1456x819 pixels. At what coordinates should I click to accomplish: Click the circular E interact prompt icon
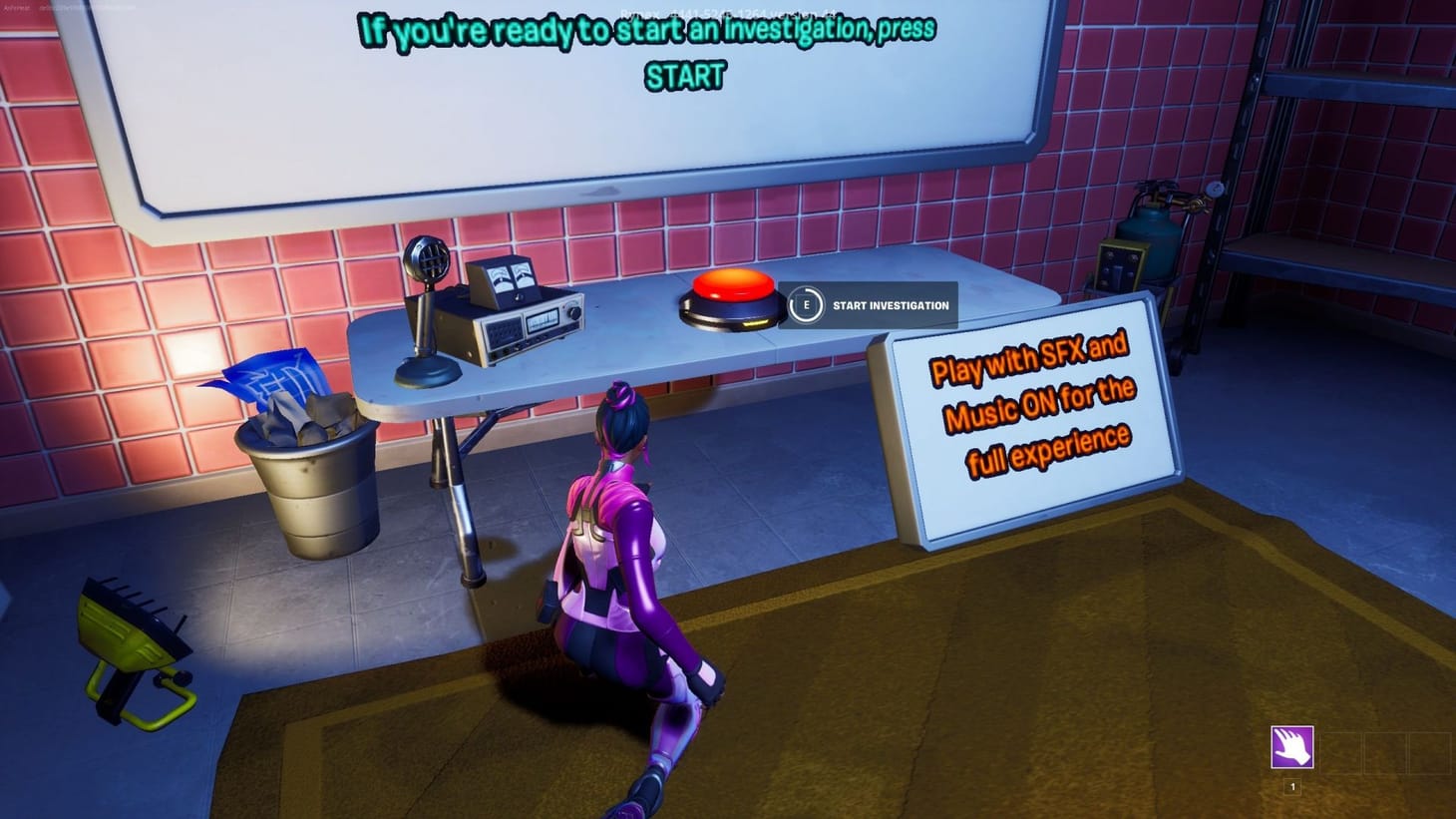(805, 305)
